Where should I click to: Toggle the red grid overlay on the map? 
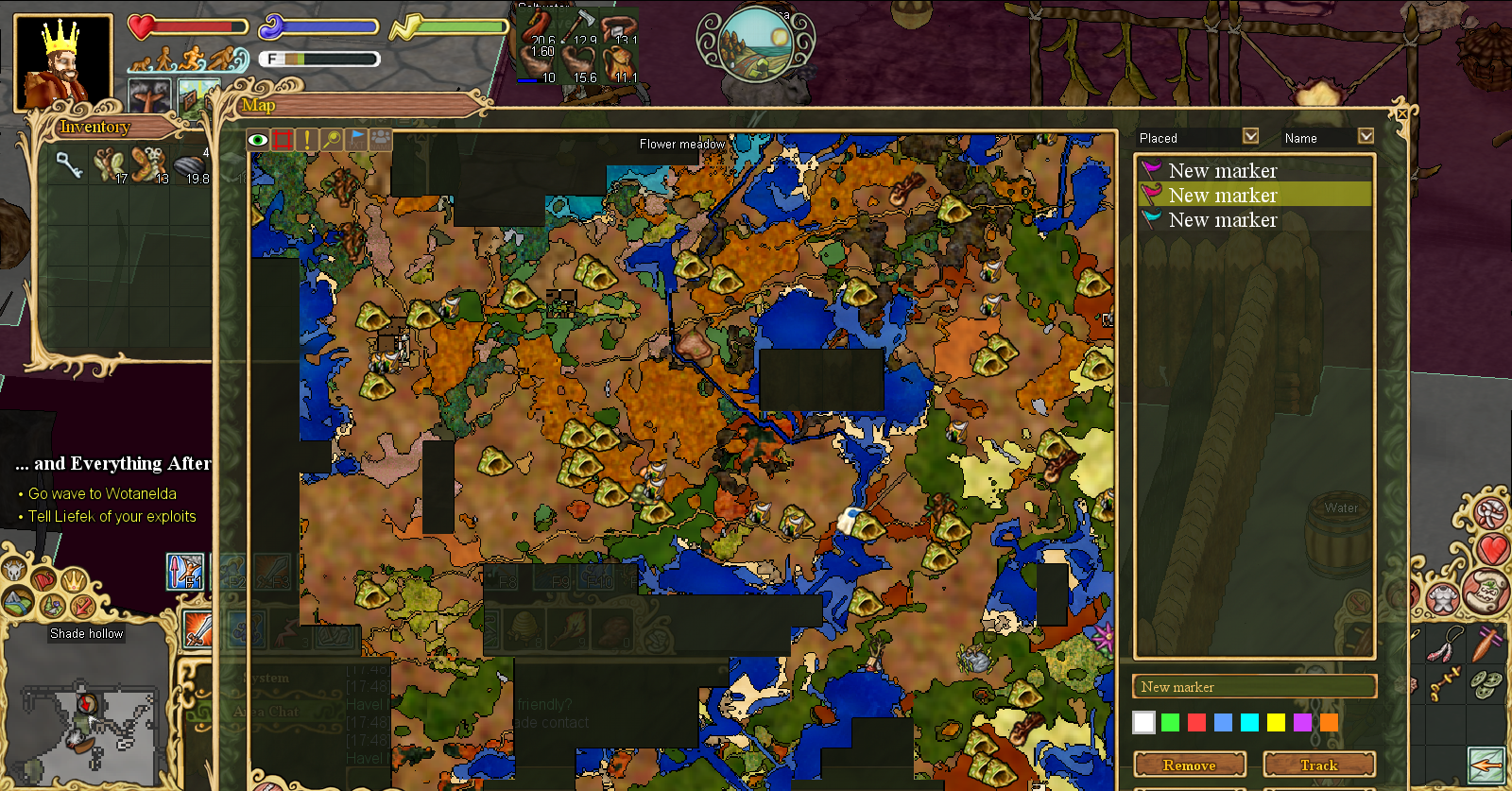(283, 140)
